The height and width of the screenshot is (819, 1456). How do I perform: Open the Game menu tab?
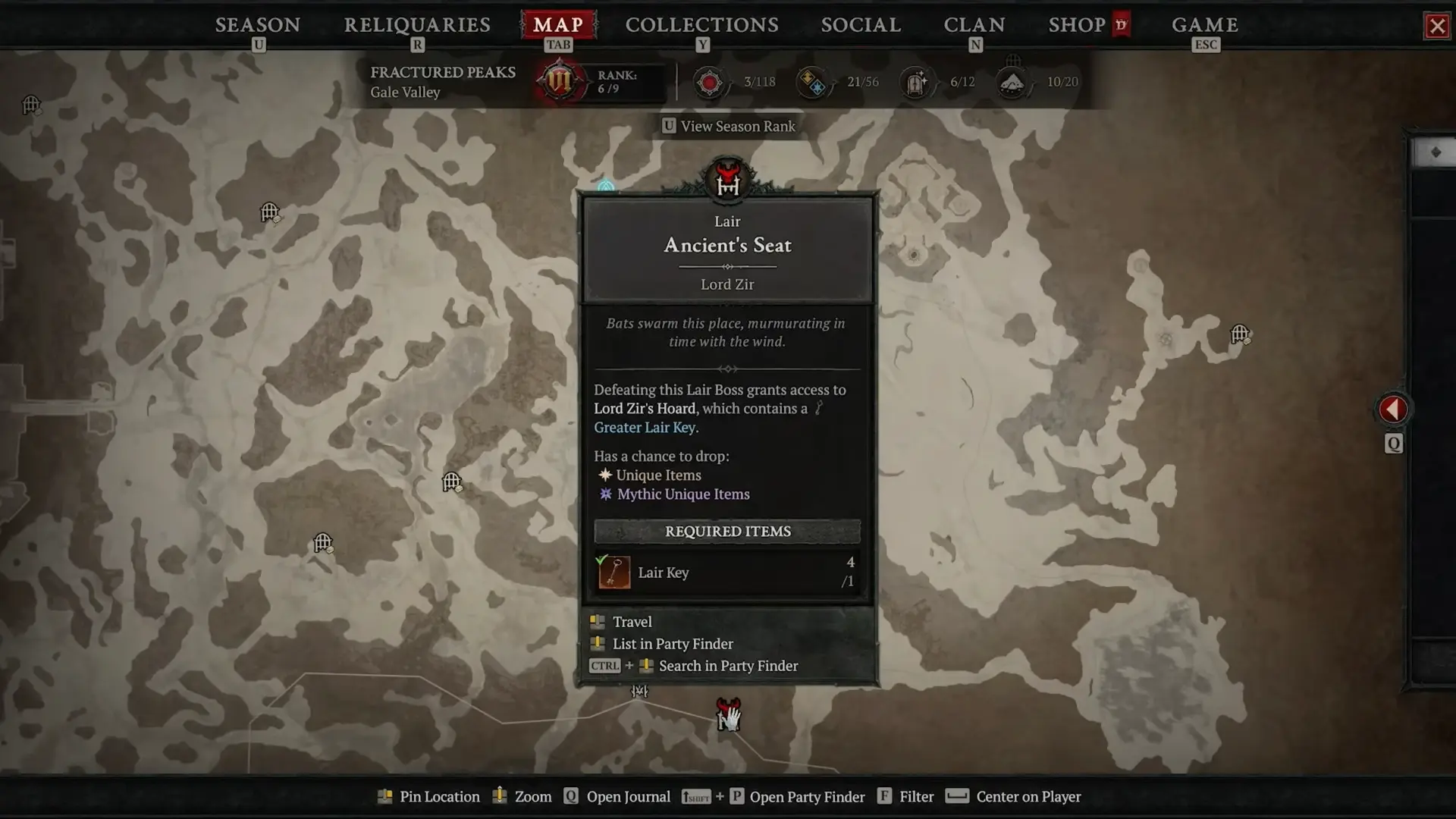(1205, 25)
